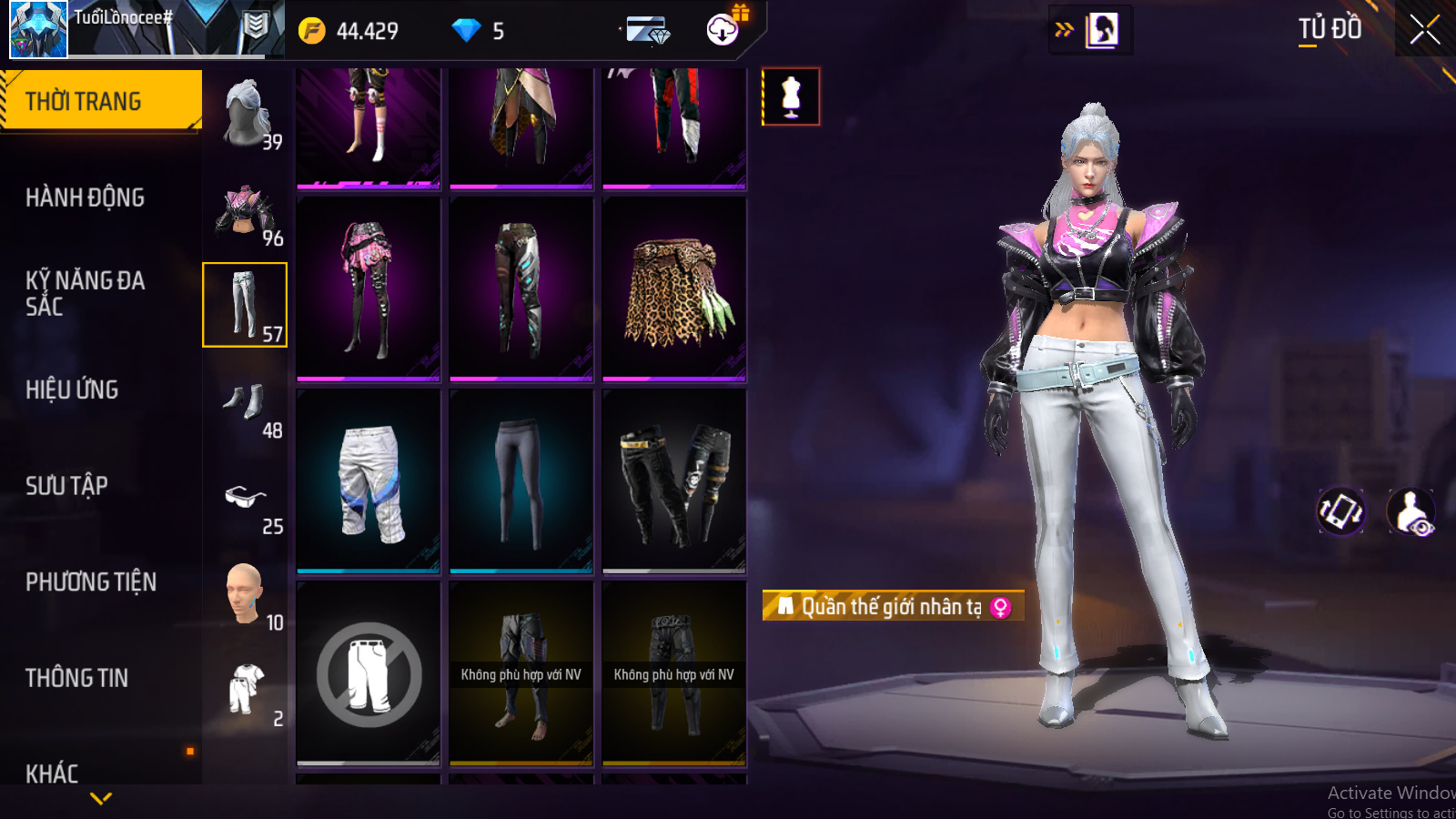Screen dimensions: 1456x819
Task: Show the hair category with 39 items
Action: pyautogui.click(x=245, y=114)
